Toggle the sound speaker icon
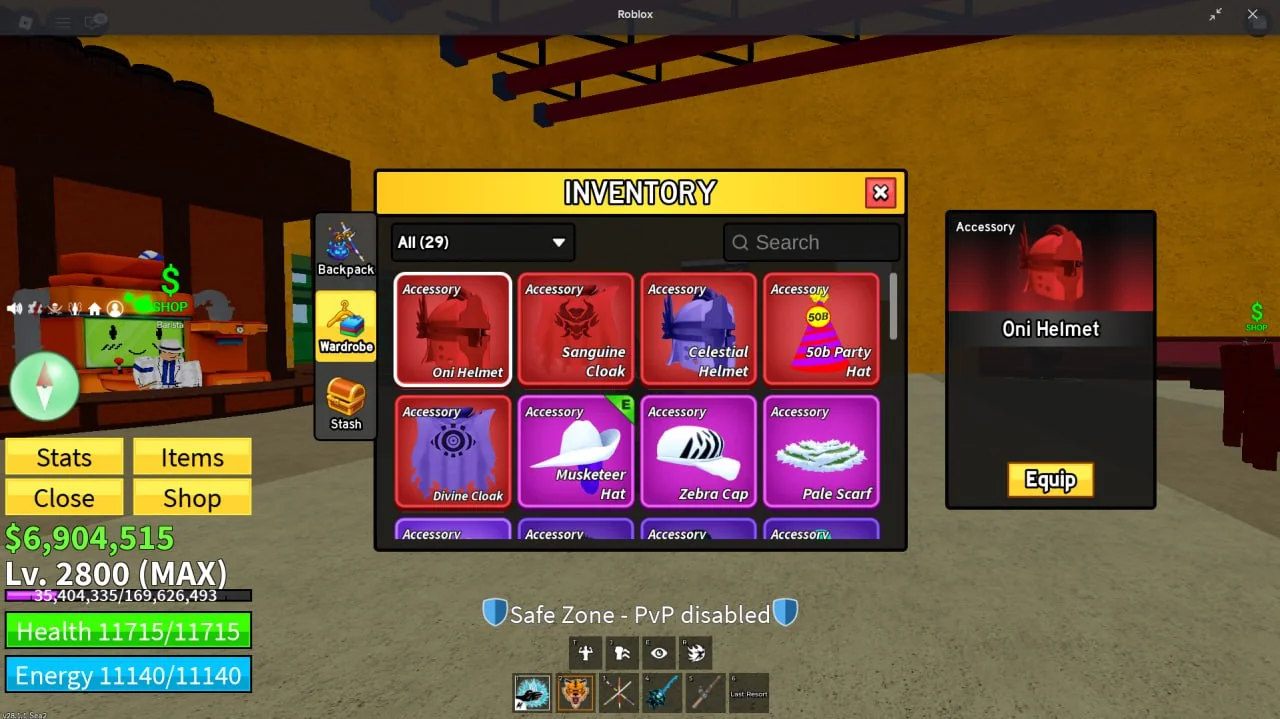 (15, 308)
